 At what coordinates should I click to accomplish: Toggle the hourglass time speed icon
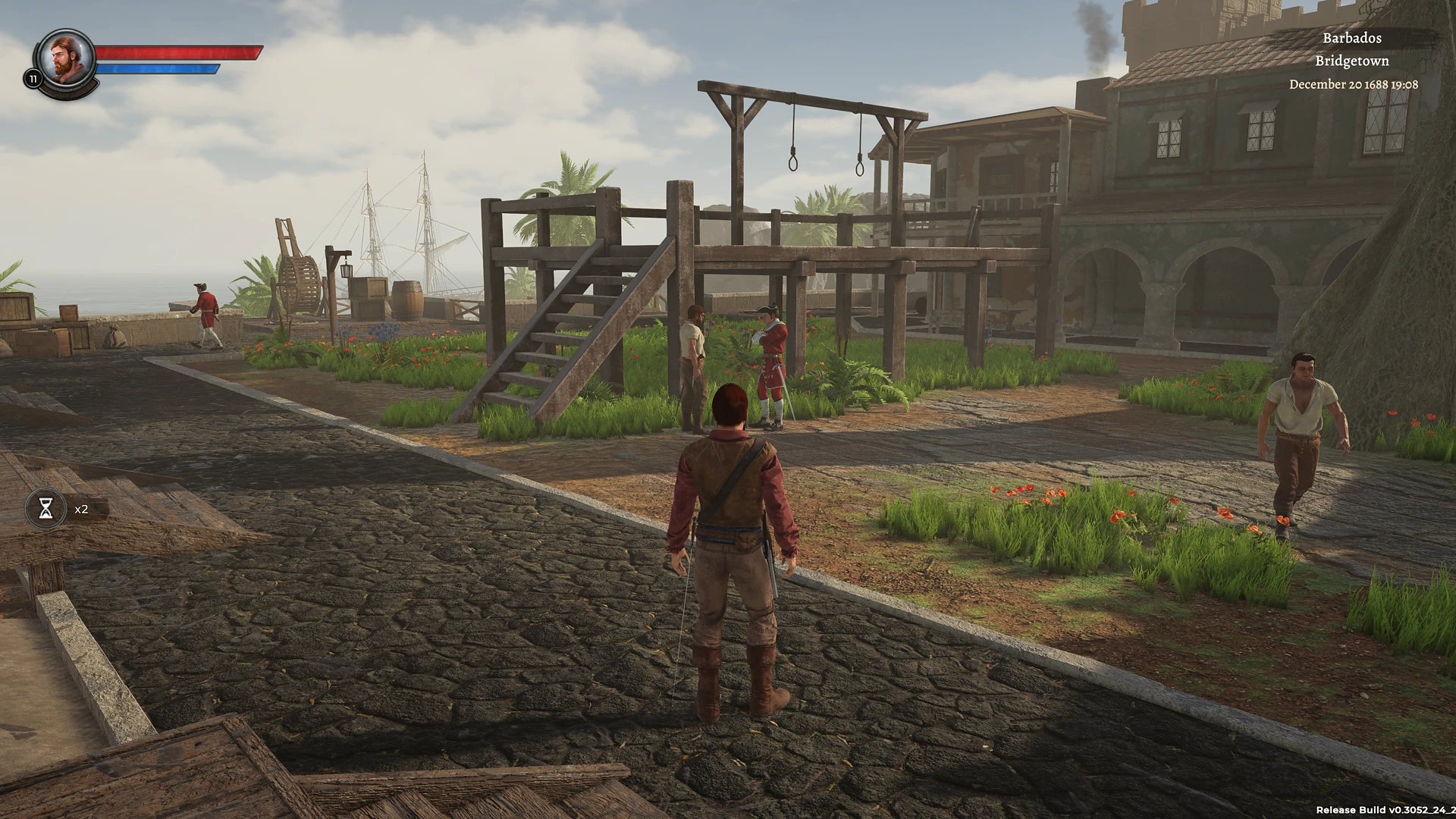coord(46,508)
